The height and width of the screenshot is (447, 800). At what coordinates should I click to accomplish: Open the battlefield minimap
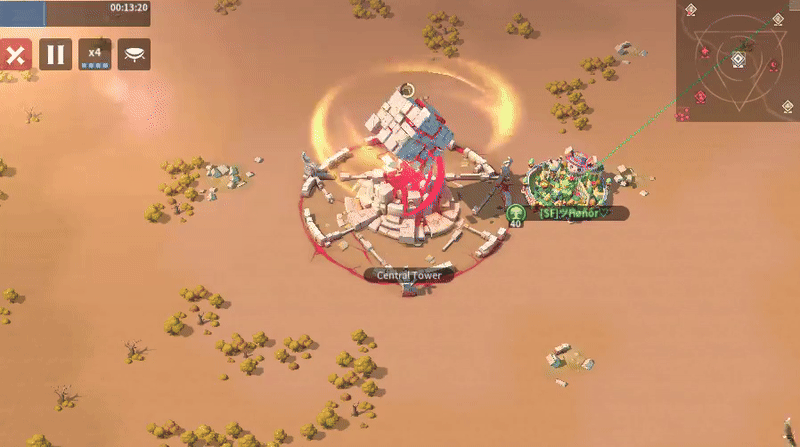pyautogui.click(x=737, y=62)
